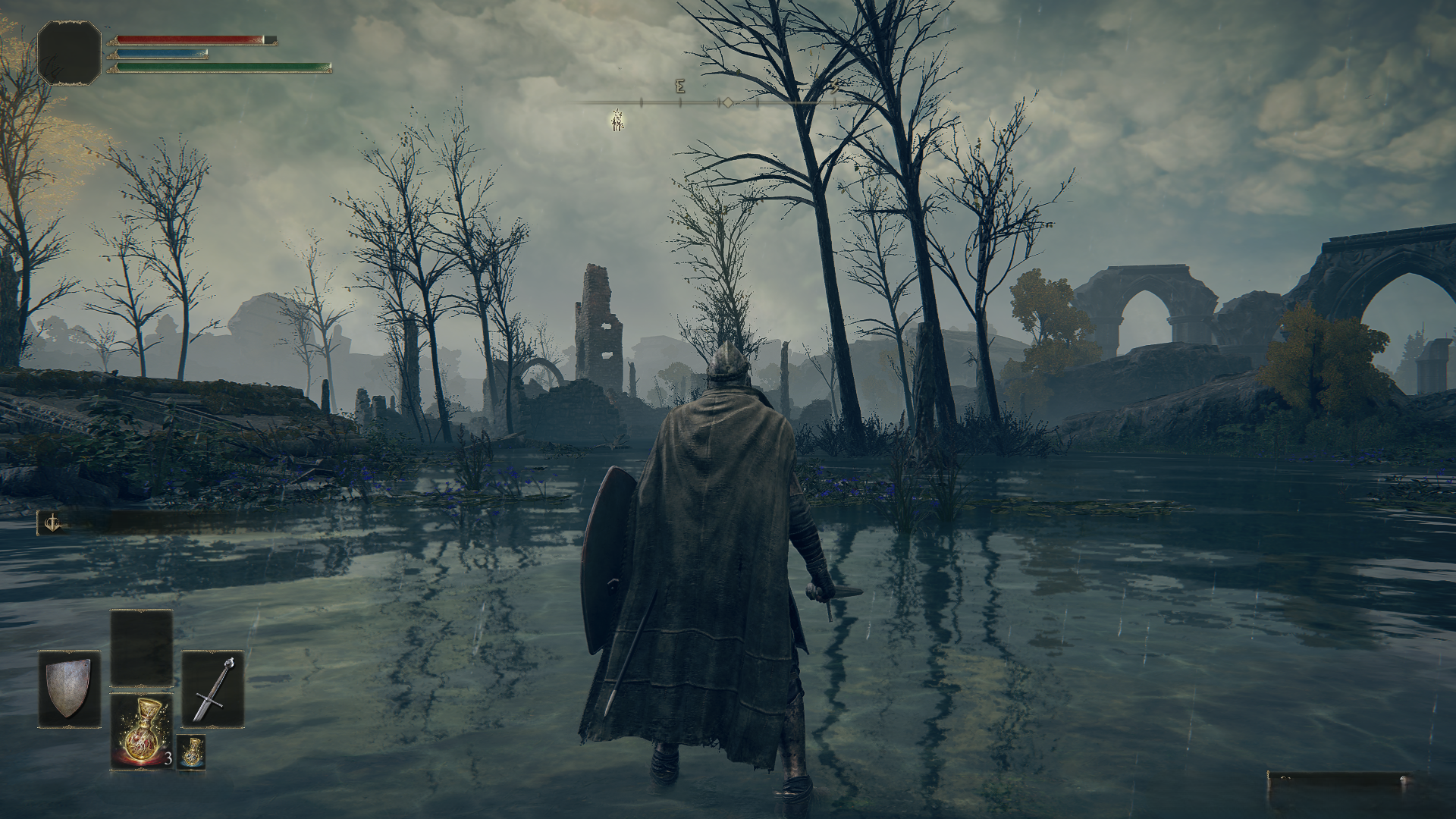Click the compass bar at the top
Screen dimensions: 1456x819
coord(705,101)
